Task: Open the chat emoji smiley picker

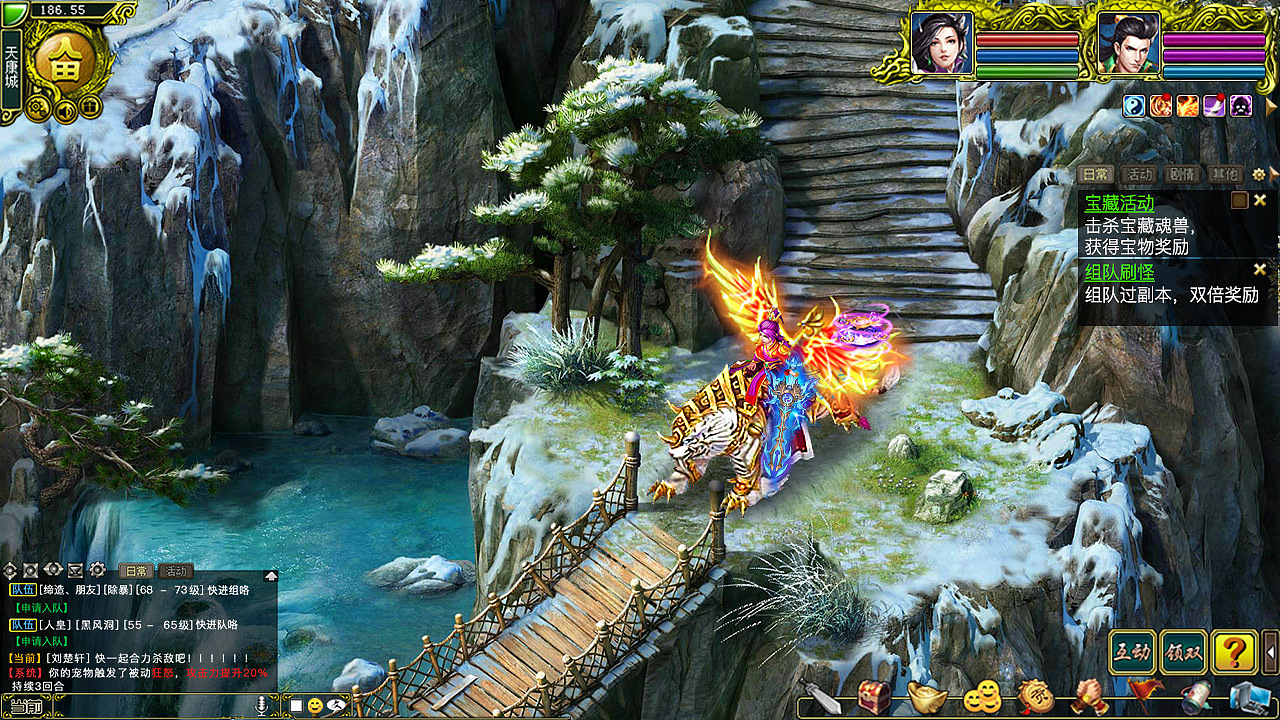Action: pyautogui.click(x=315, y=706)
